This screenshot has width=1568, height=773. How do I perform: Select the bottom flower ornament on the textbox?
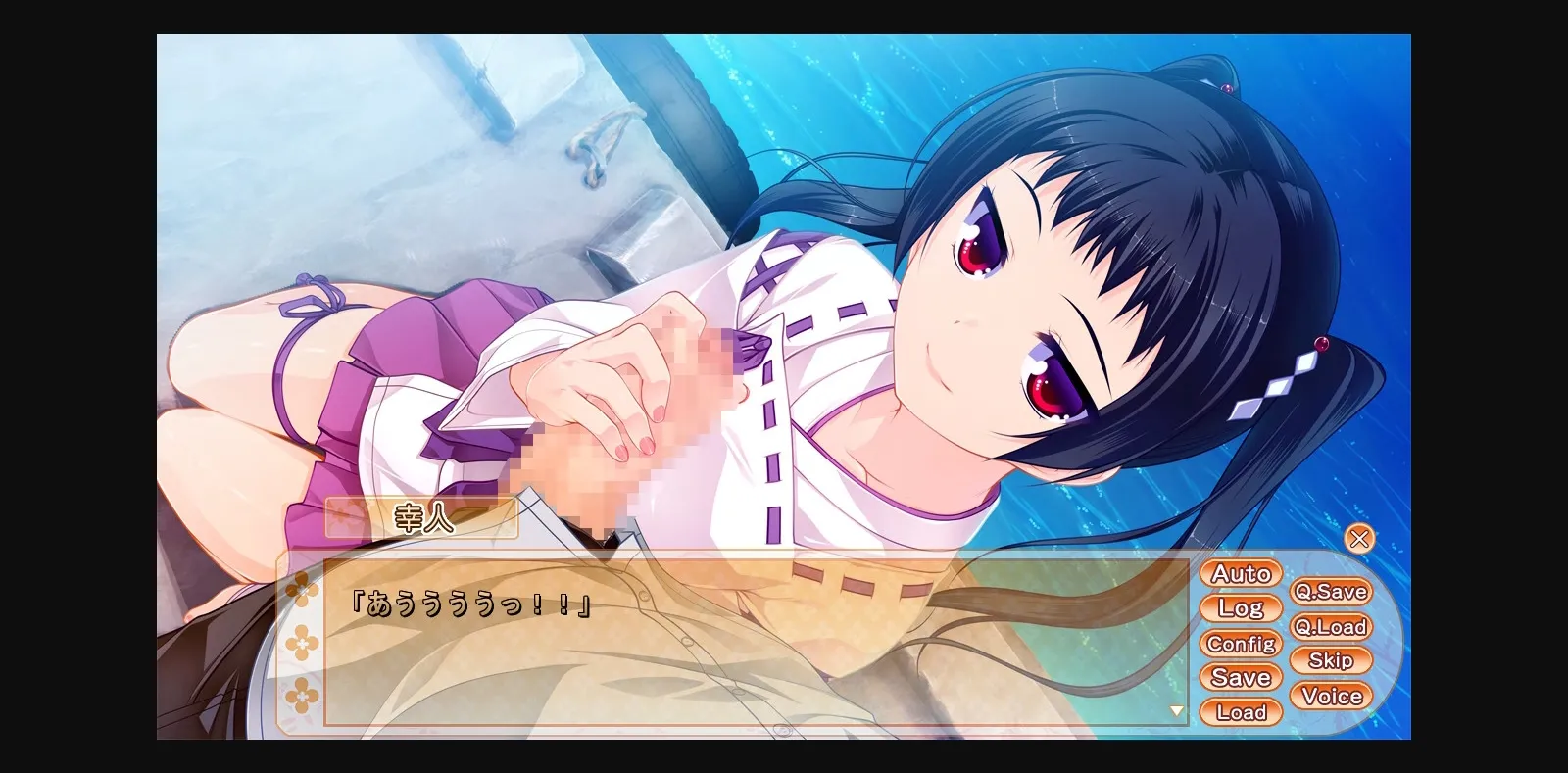click(x=302, y=696)
